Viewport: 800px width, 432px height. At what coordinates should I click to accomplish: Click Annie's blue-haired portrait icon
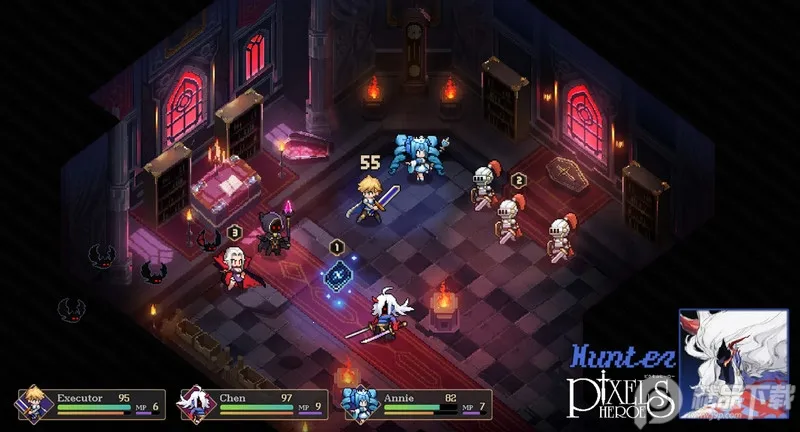point(356,403)
